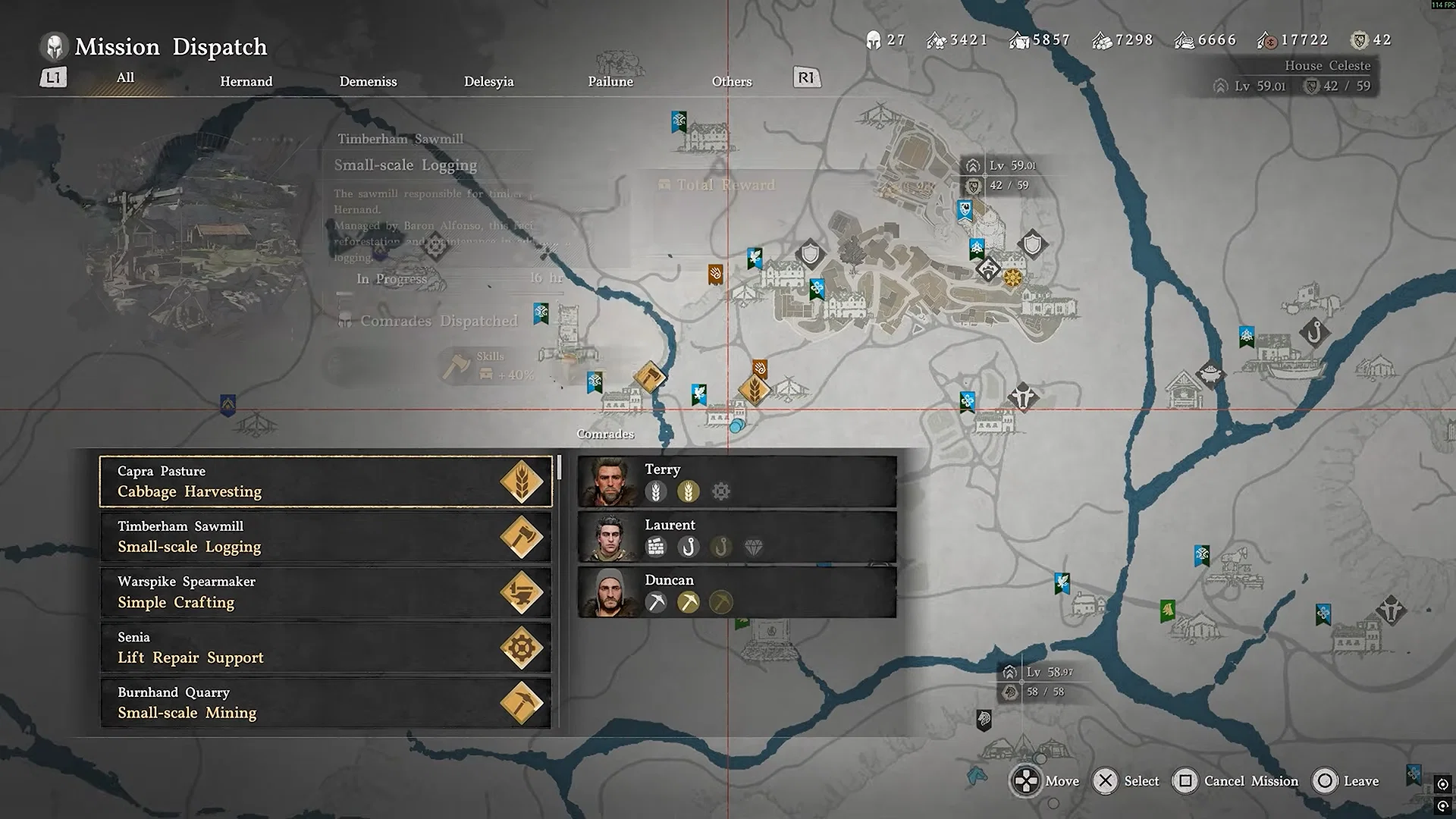Pick the Senia Lift Repair Support mission
Image resolution: width=1456 pixels, height=819 pixels.
(325, 648)
